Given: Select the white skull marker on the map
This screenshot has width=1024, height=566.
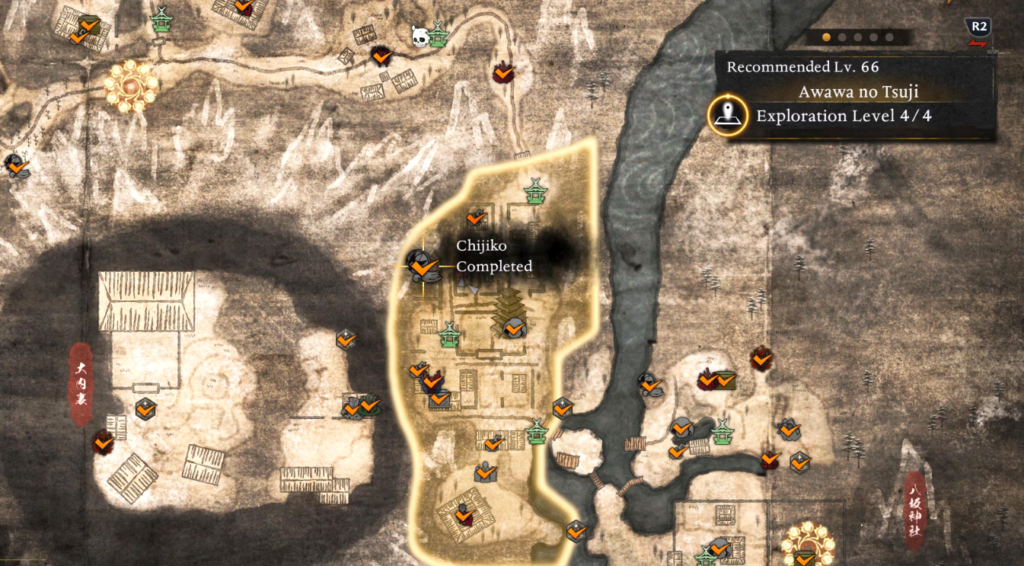Looking at the screenshot, I should pyautogui.click(x=420, y=37).
